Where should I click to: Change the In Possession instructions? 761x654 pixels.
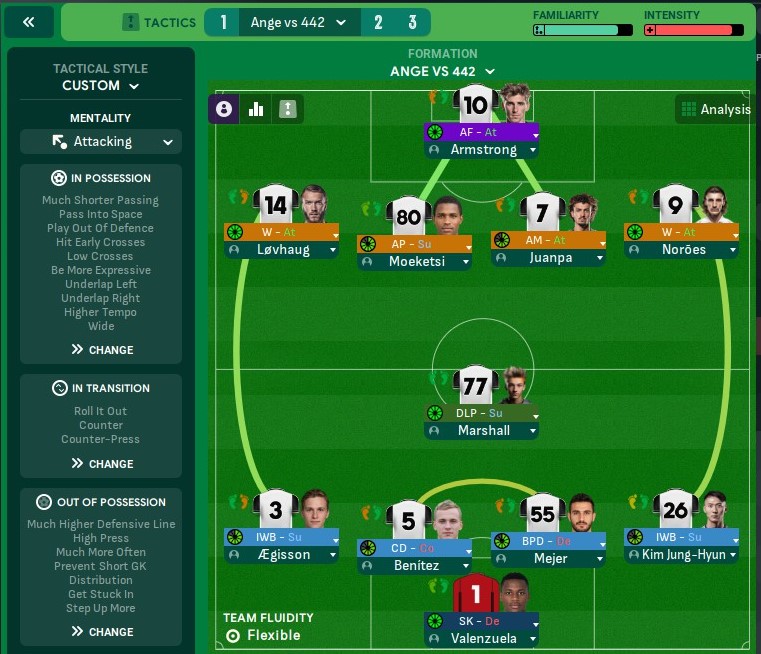pos(101,350)
